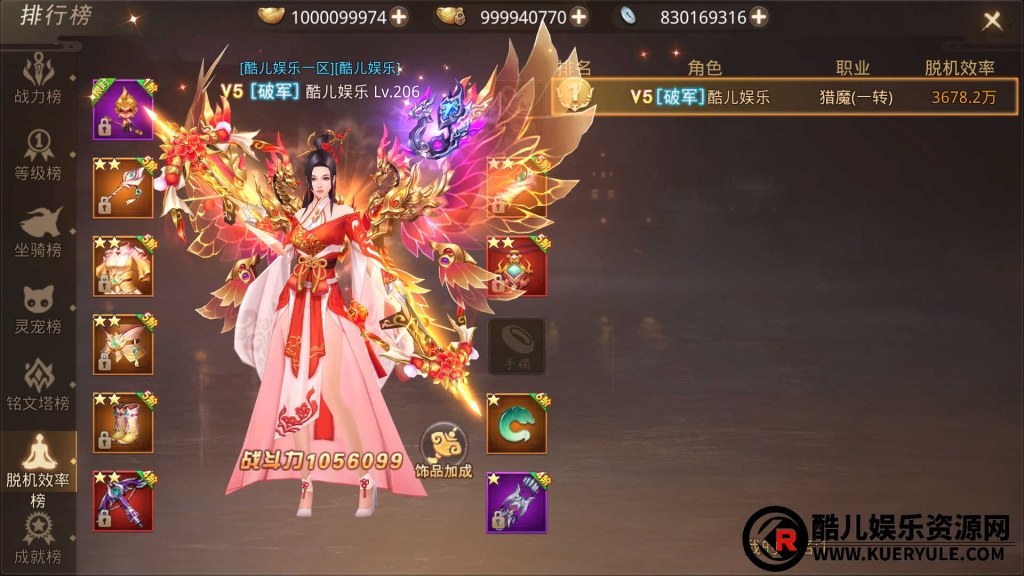Inspect the purple helmet equipment slot
This screenshot has width=1024, height=576.
coord(123,109)
